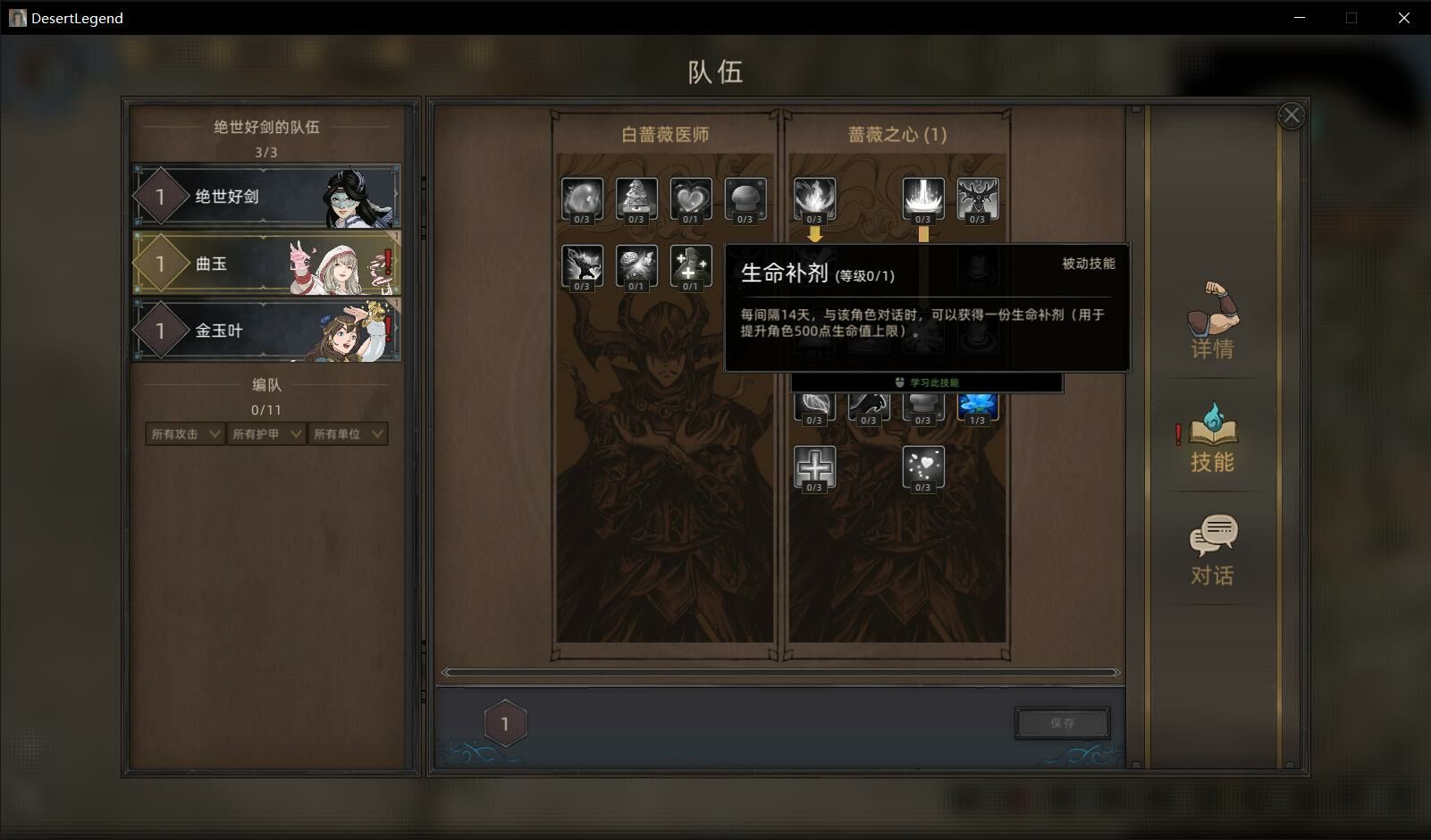Screen dimensions: 1431x840
Task: Choose the sparkling hearts skill icon
Action: pyautogui.click(x=922, y=466)
